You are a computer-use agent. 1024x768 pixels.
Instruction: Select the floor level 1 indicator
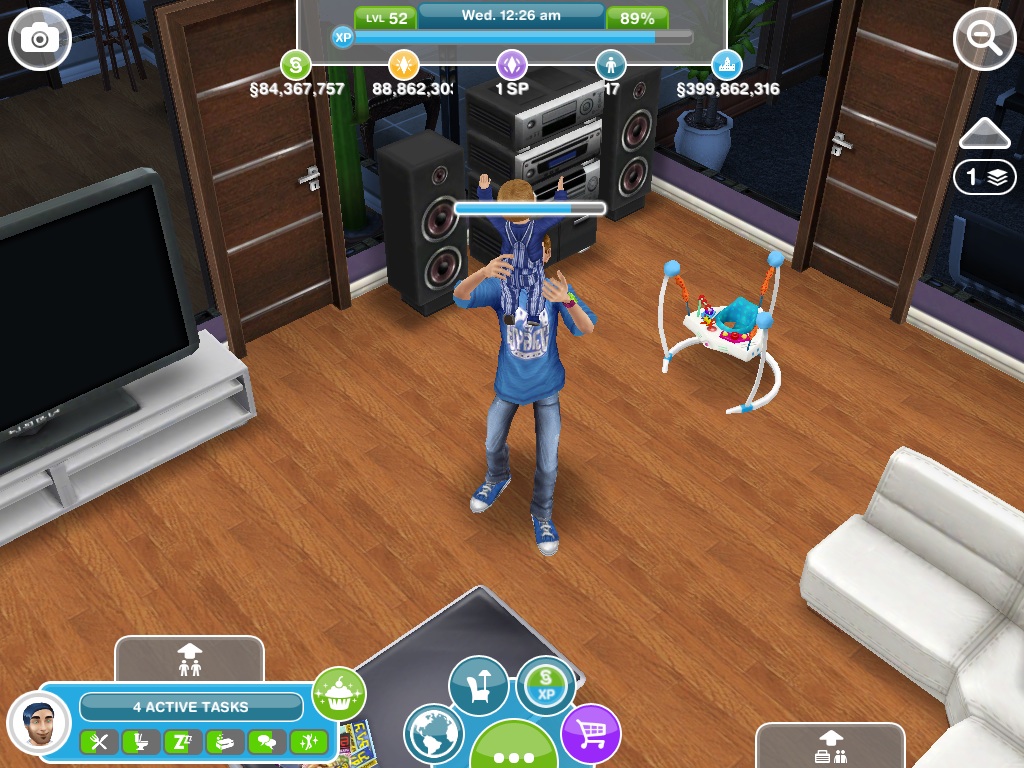984,177
